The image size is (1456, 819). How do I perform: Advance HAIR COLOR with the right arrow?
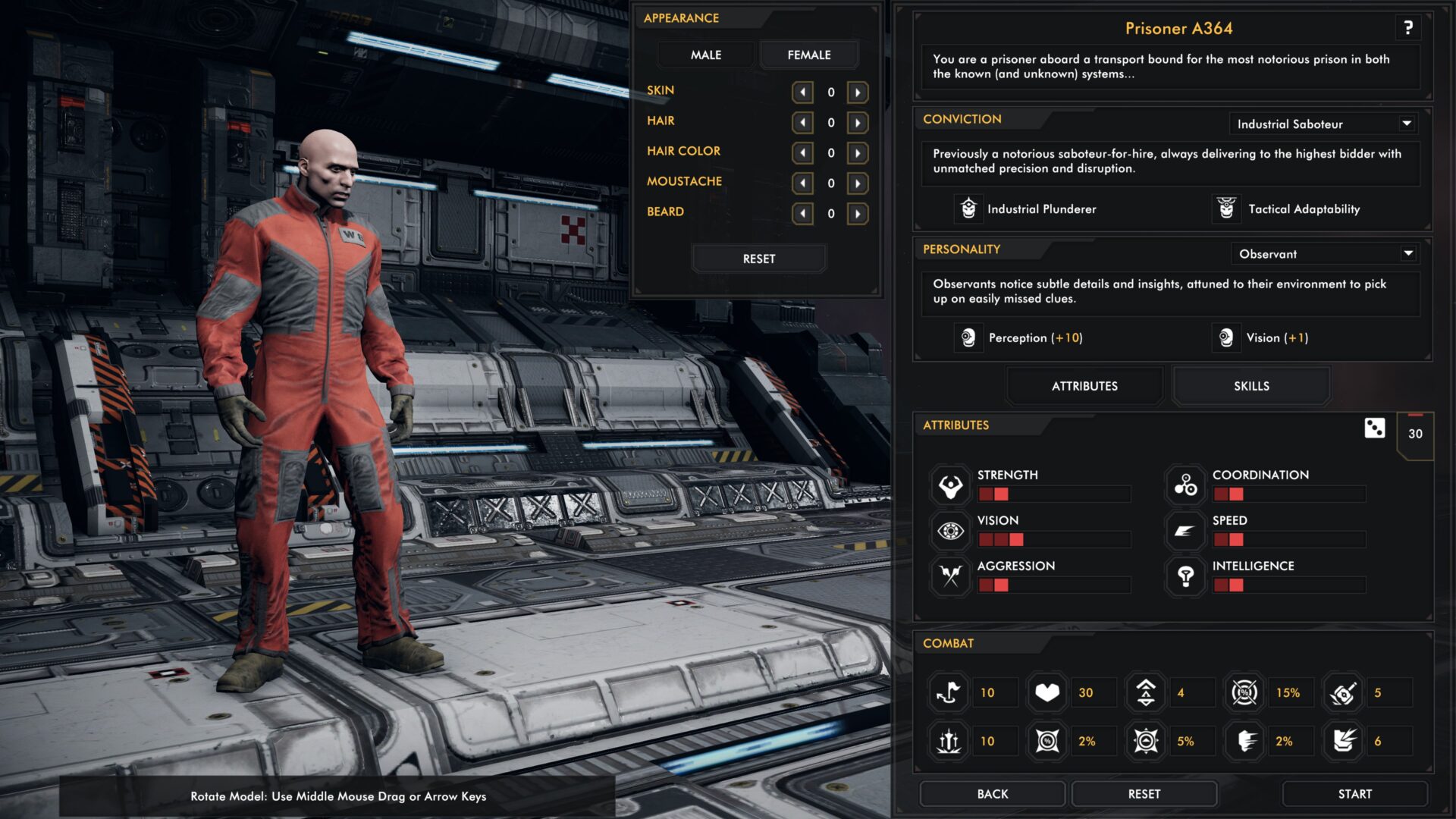[858, 153]
